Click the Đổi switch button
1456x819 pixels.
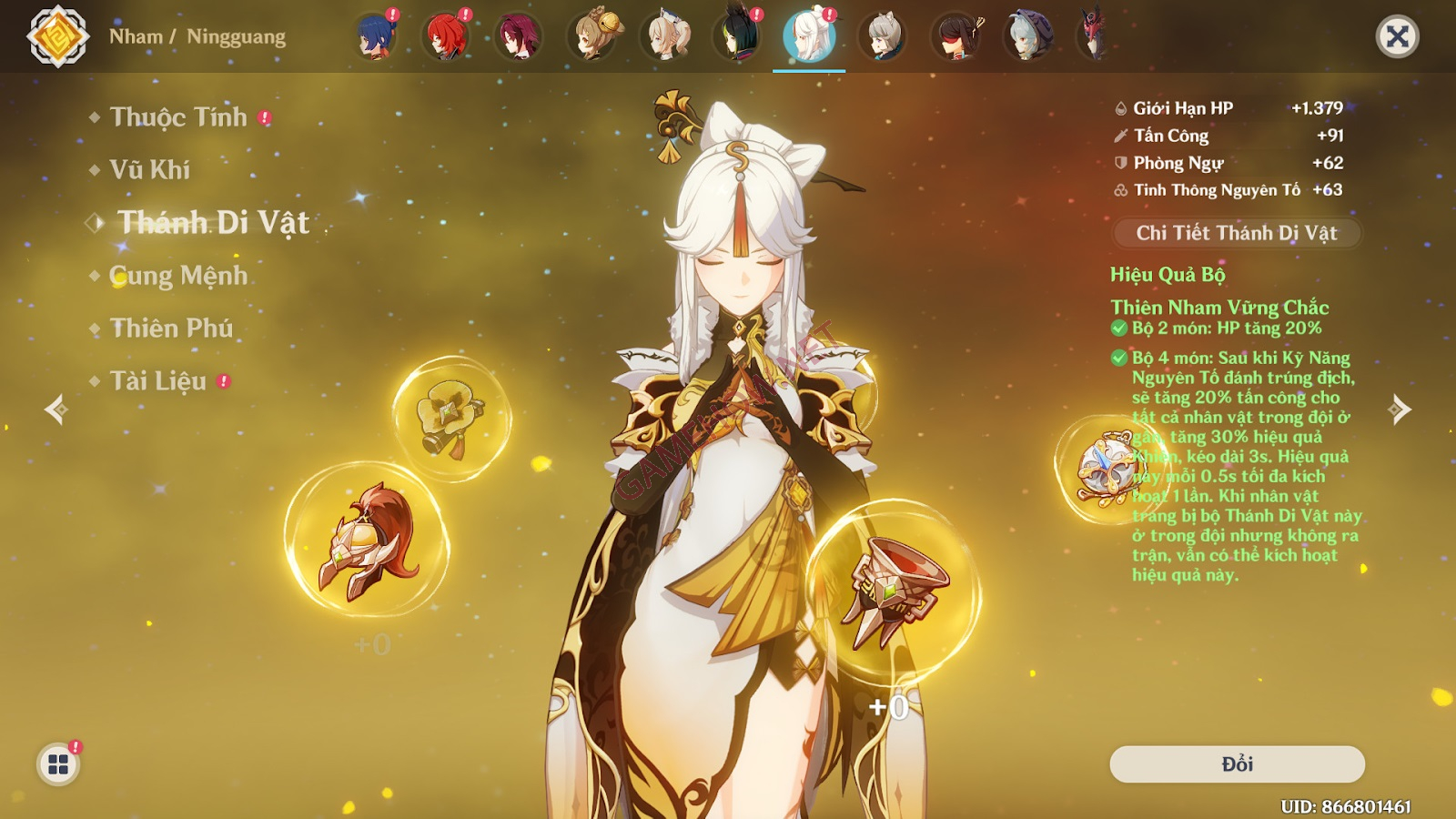coord(1237,764)
